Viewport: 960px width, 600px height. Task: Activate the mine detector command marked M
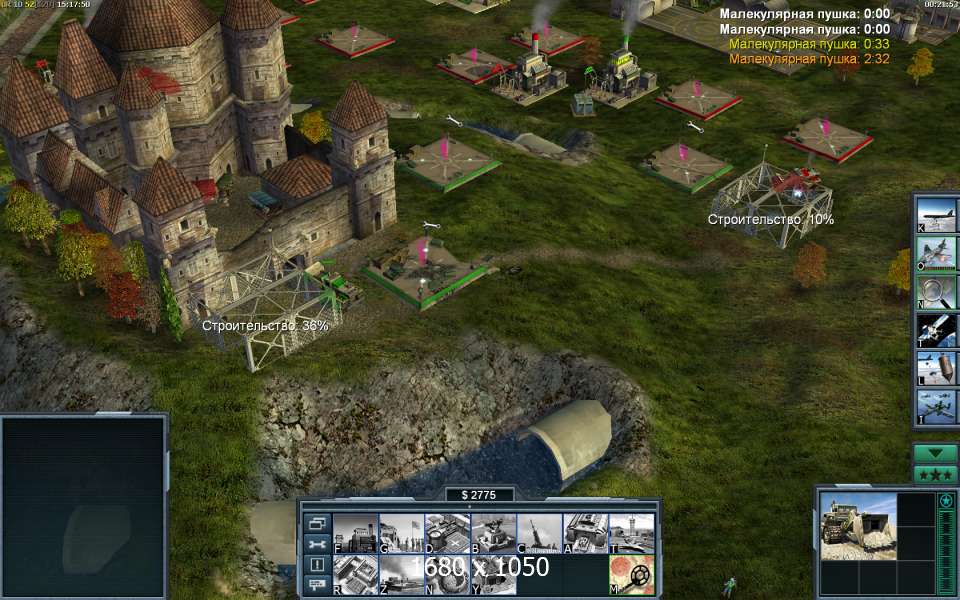632,574
